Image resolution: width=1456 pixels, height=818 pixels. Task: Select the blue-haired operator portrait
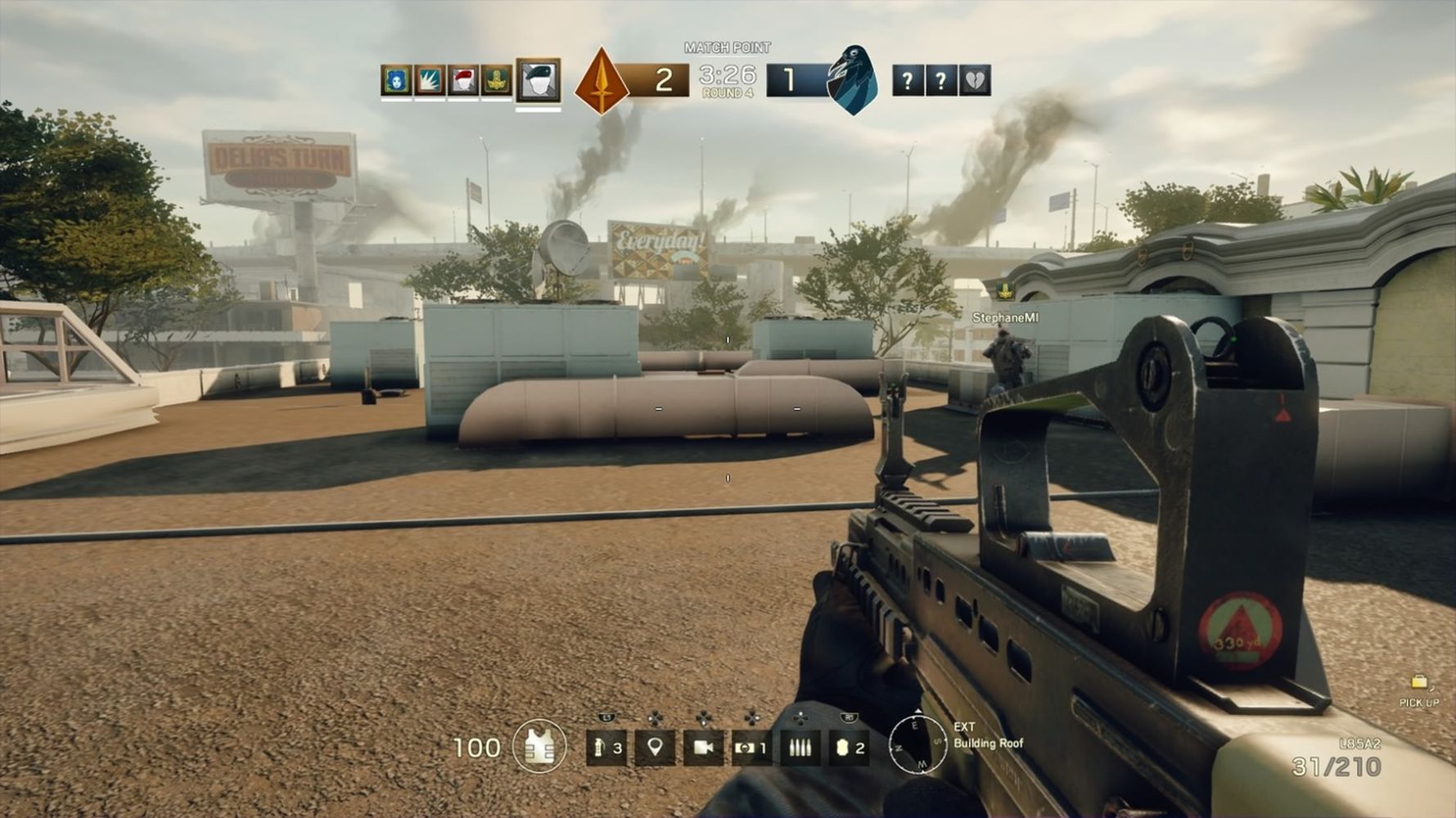coord(396,80)
